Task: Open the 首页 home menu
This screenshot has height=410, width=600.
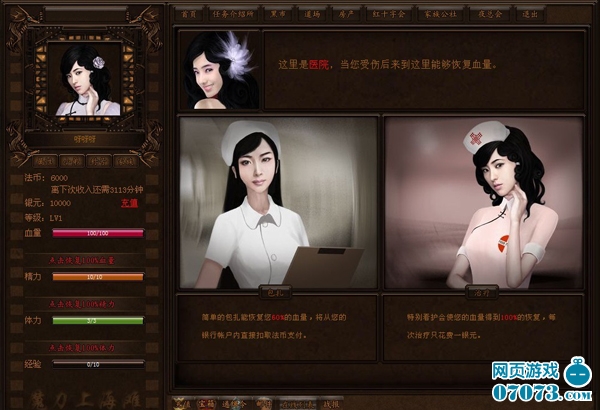Action: point(189,14)
